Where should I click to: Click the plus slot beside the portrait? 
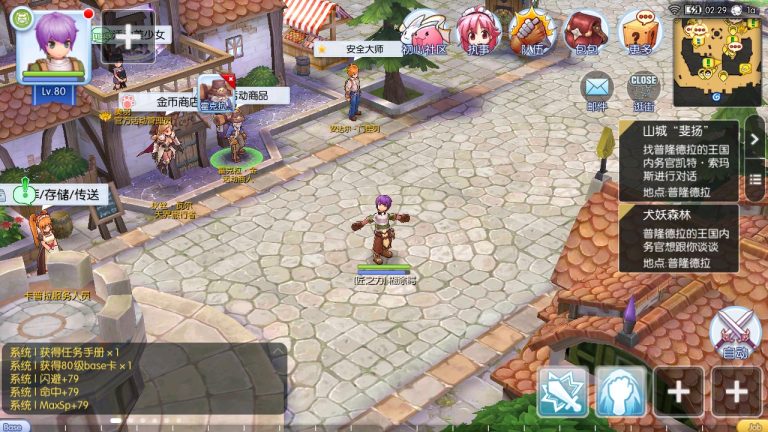128,36
